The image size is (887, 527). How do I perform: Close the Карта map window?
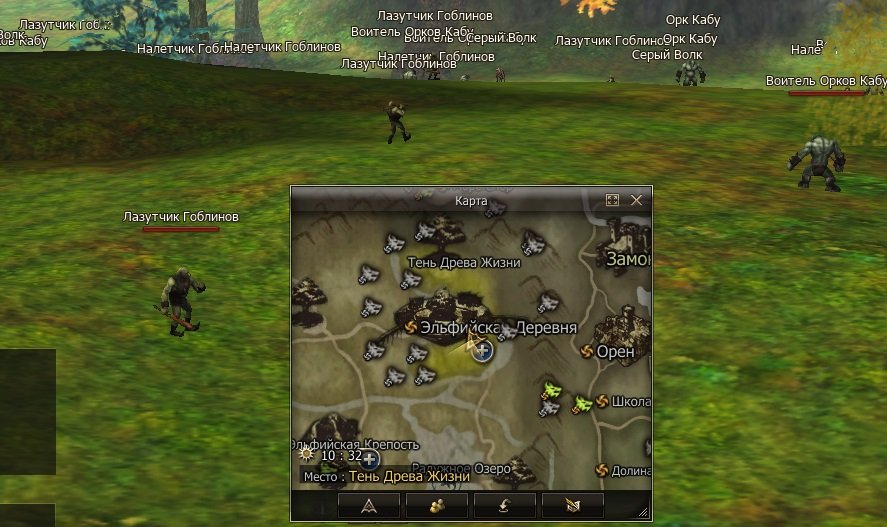636,200
